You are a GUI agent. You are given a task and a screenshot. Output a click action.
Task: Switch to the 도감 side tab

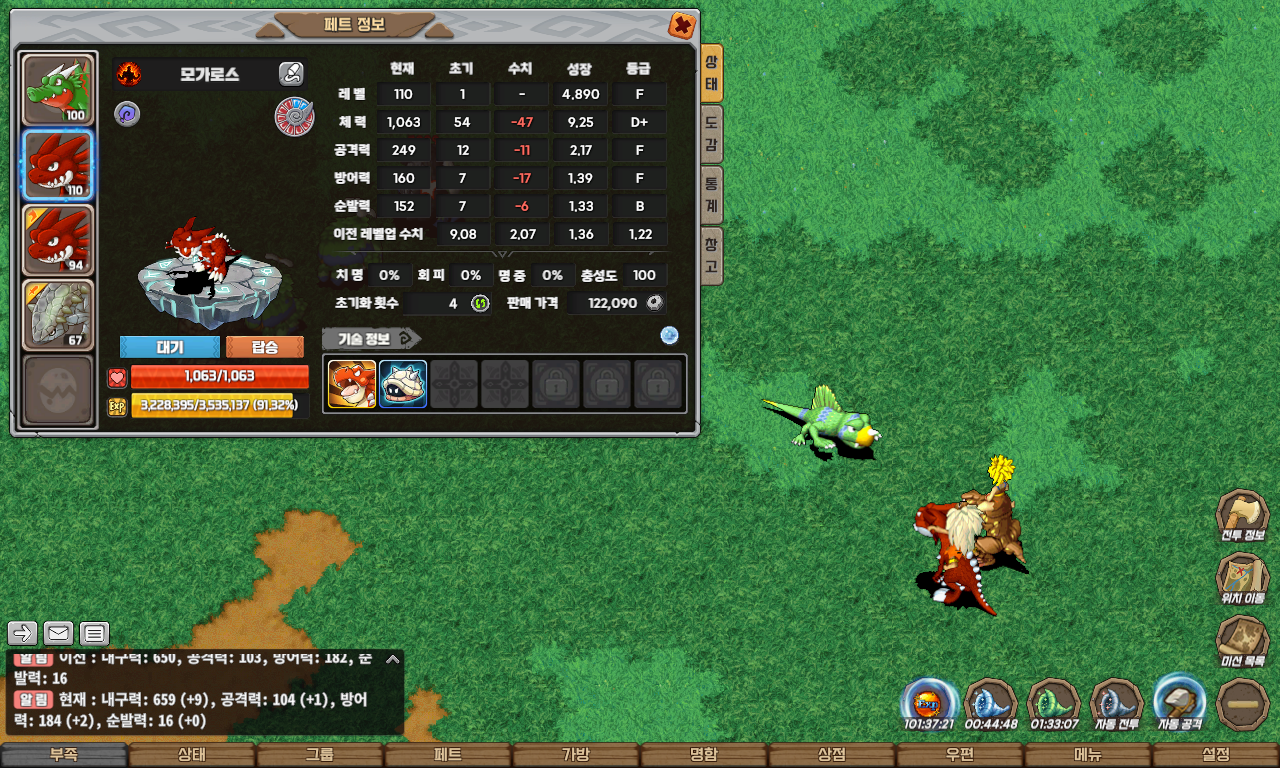pos(711,135)
